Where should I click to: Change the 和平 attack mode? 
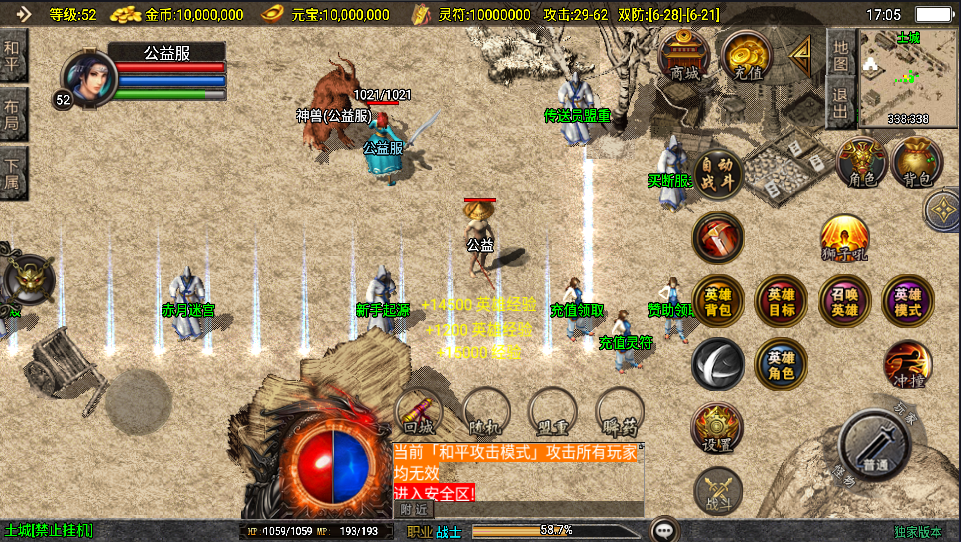click(13, 56)
